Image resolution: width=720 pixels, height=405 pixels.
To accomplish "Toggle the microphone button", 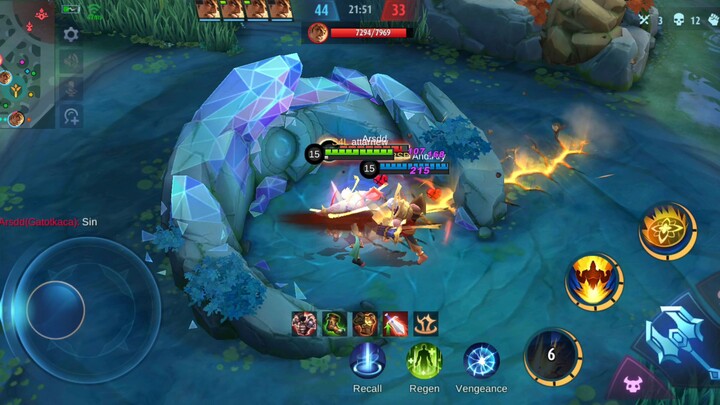I will coord(71,89).
